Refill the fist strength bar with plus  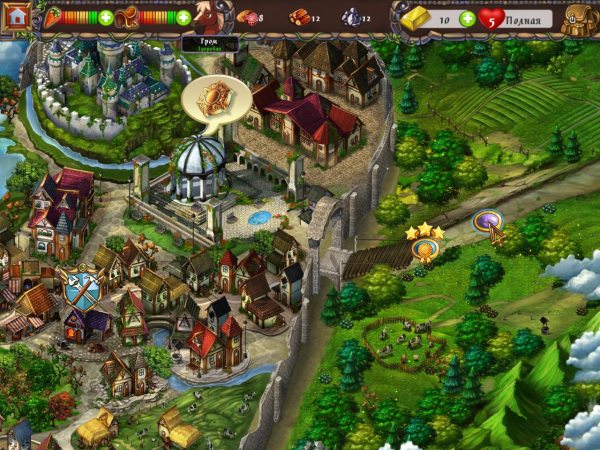(x=184, y=17)
